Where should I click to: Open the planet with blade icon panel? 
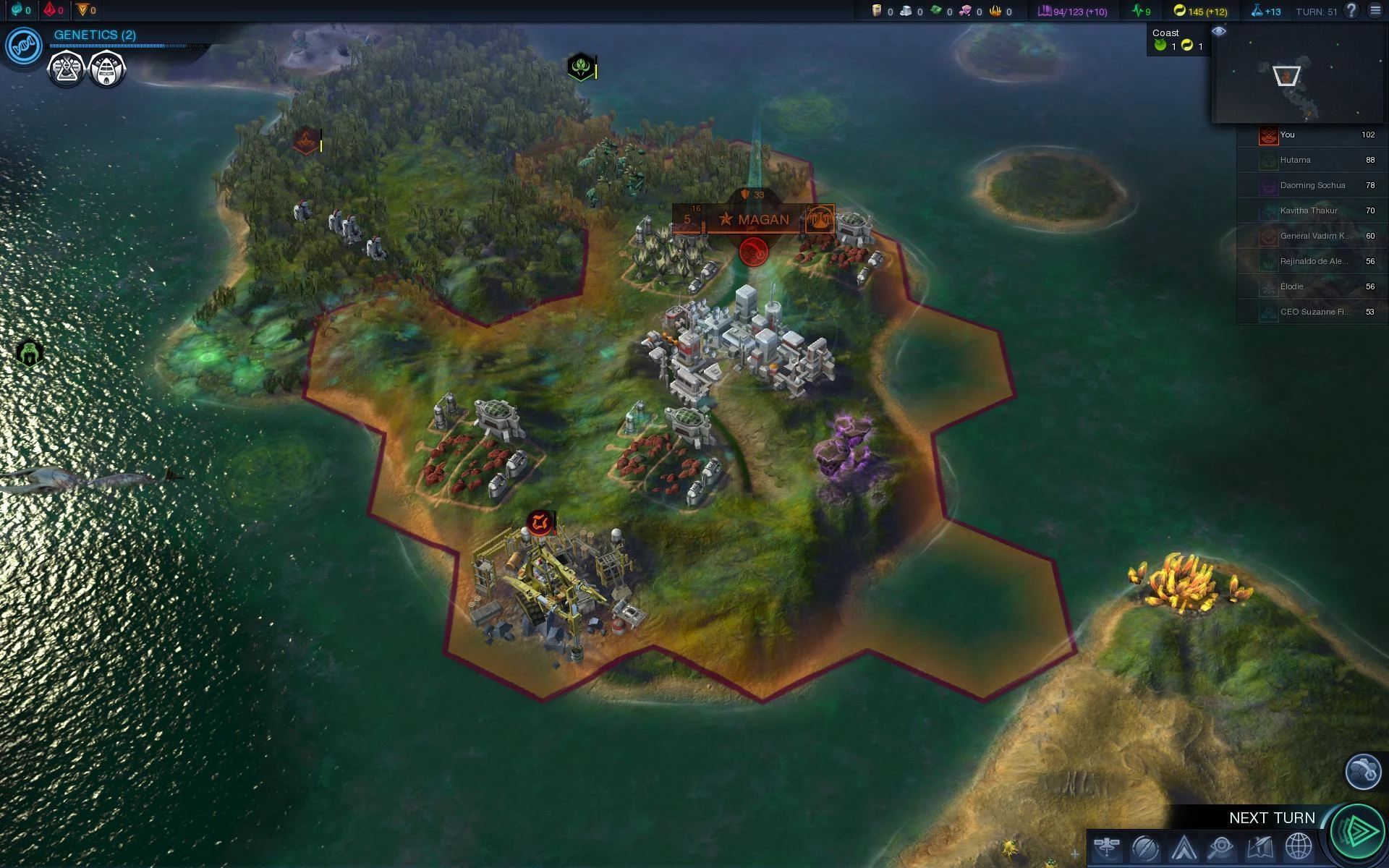pos(1145,847)
